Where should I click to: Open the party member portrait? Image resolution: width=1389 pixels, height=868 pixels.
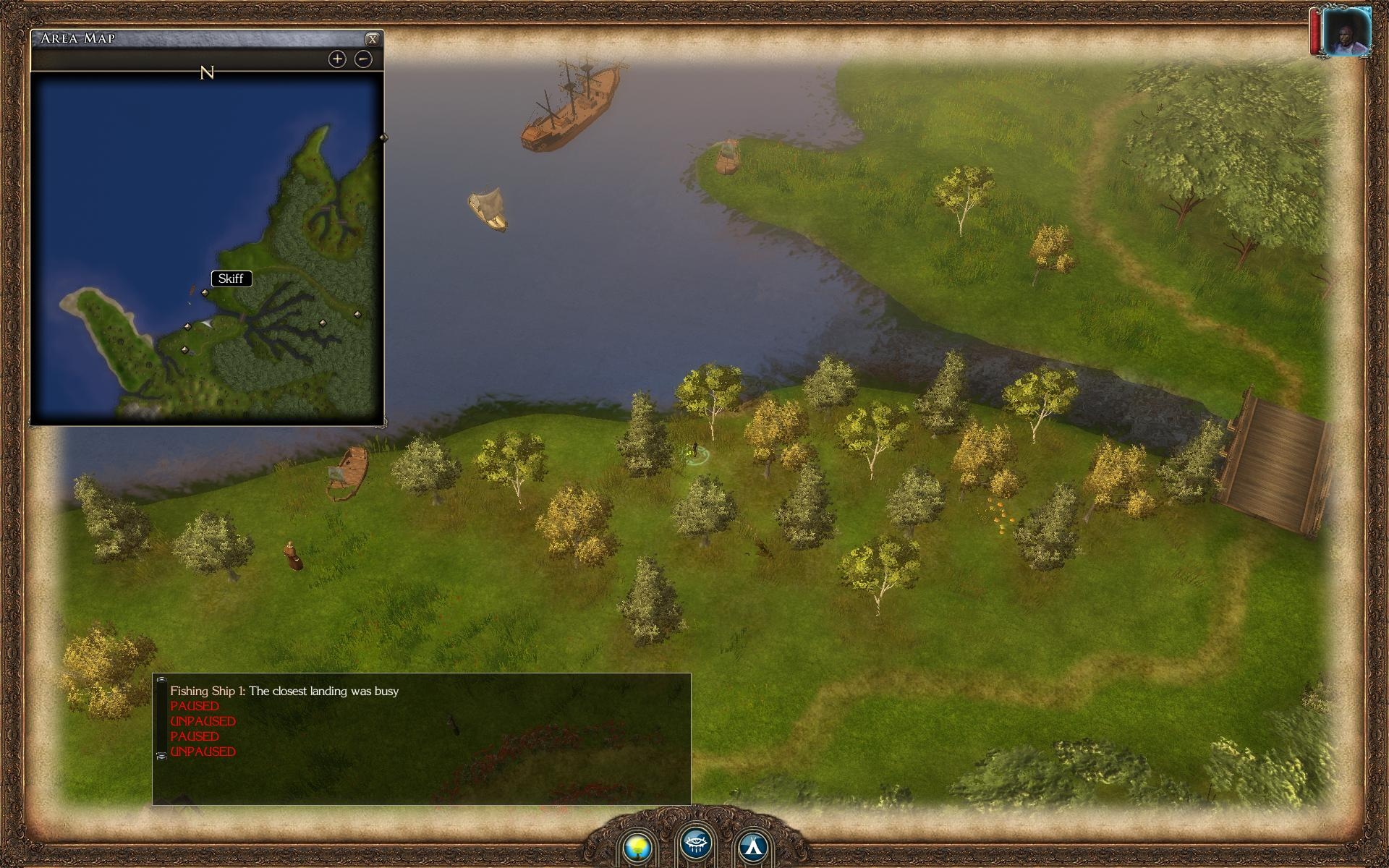pos(1345,32)
